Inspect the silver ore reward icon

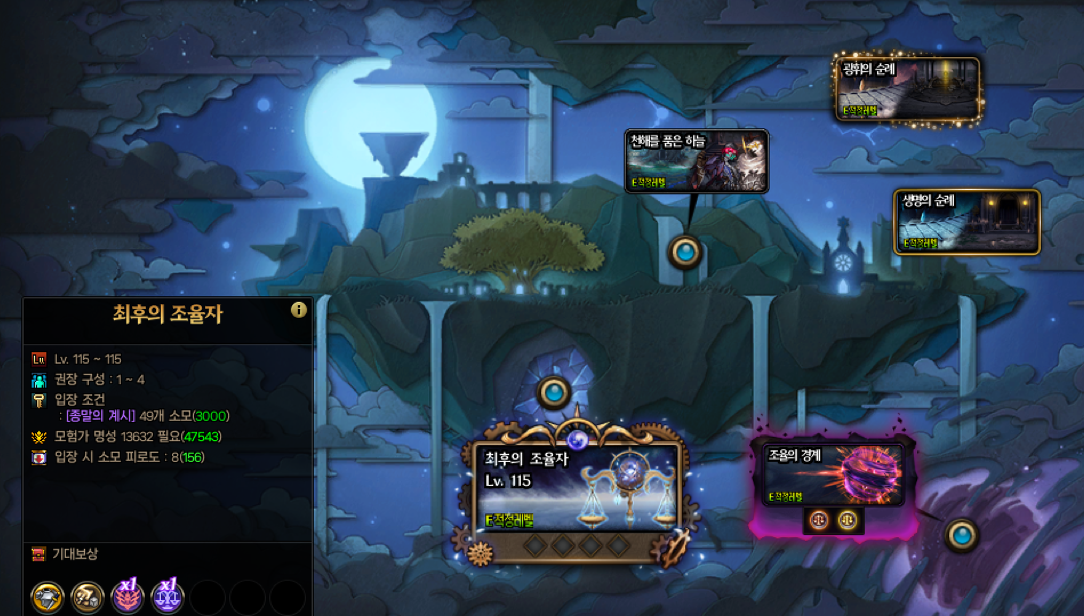click(x=47, y=597)
